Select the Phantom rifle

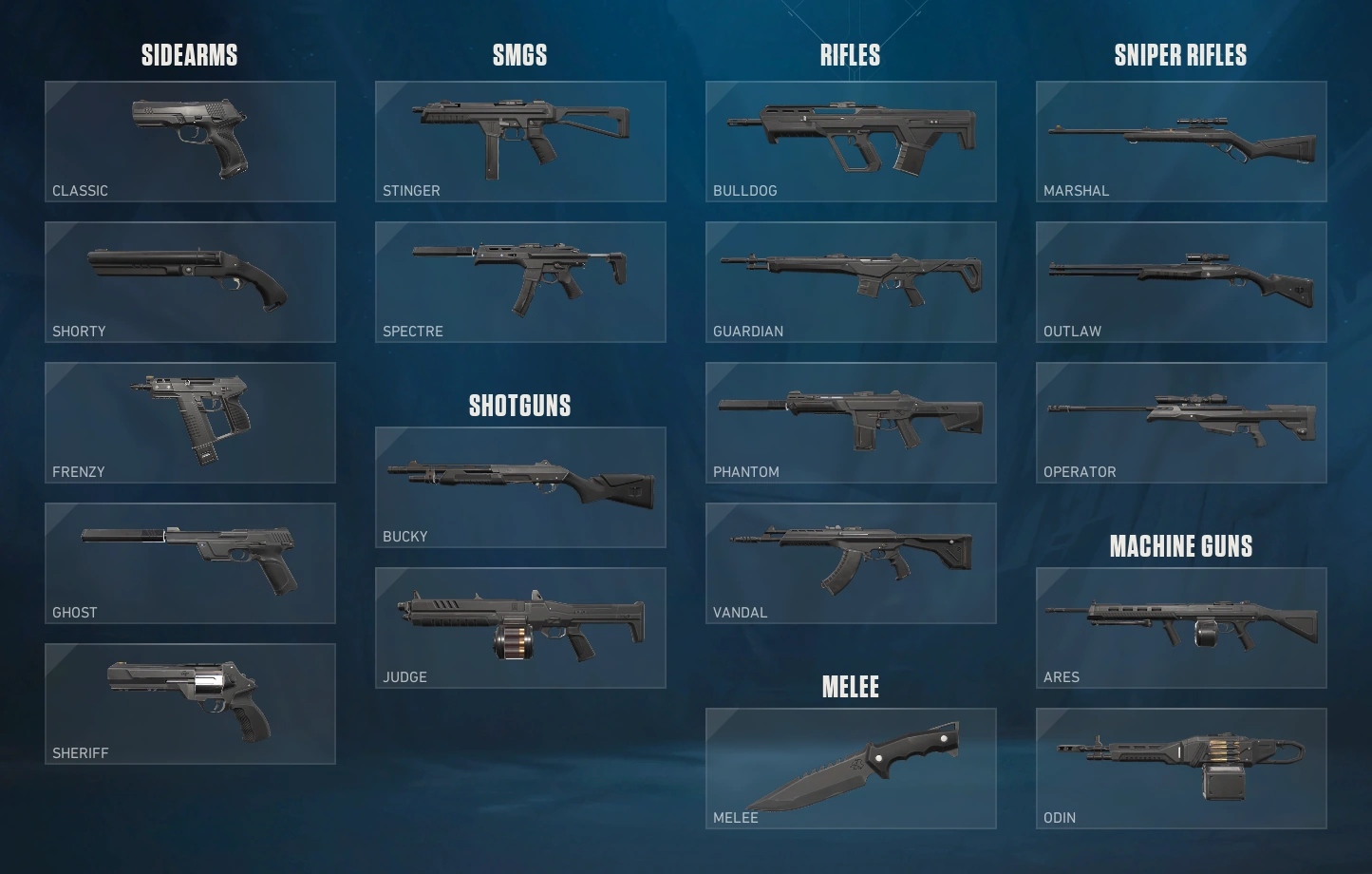click(850, 422)
